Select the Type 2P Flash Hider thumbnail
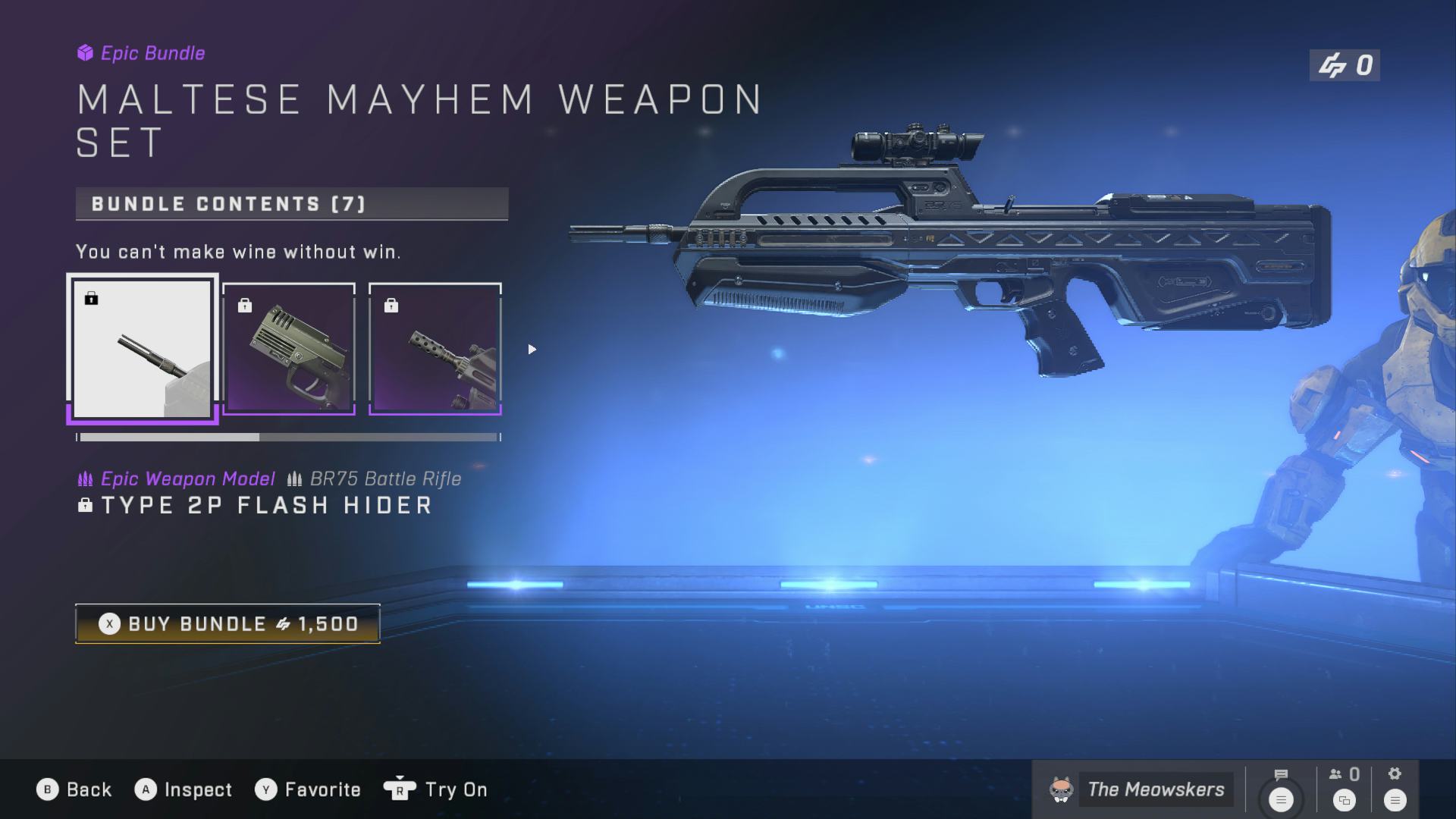The height and width of the screenshot is (819, 1456). click(x=142, y=349)
